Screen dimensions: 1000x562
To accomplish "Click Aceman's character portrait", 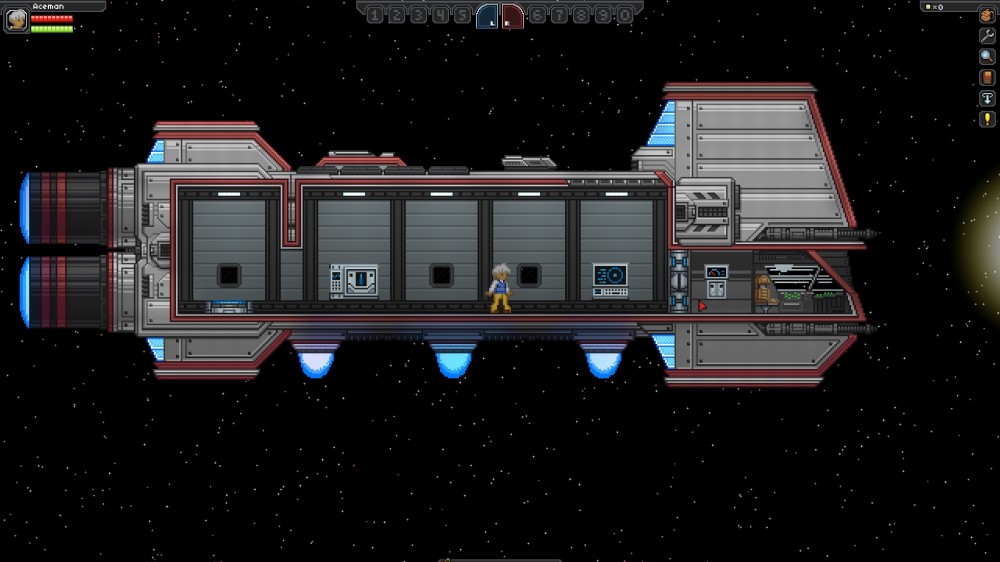I will [16, 19].
